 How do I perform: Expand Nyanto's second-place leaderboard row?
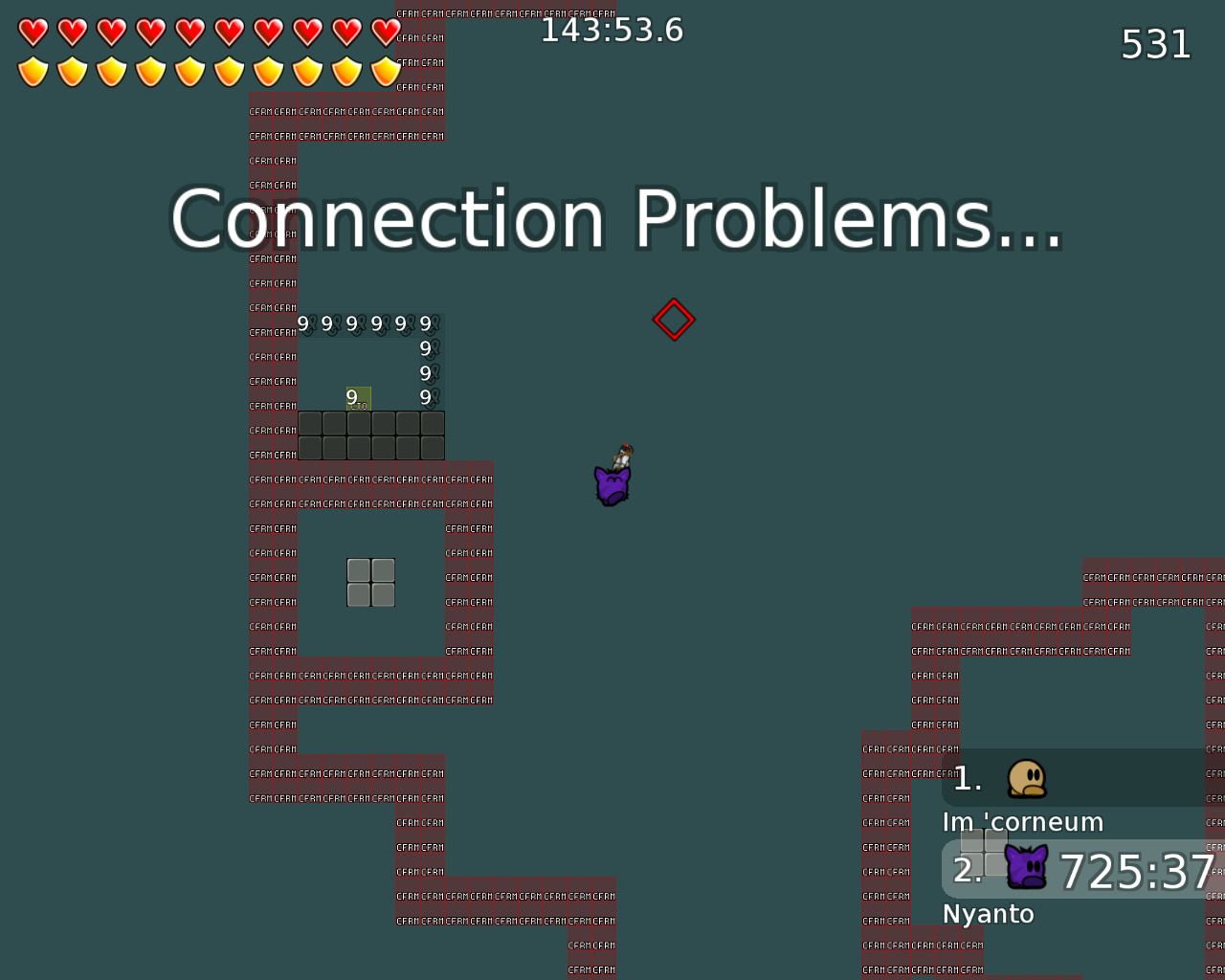point(1072,871)
